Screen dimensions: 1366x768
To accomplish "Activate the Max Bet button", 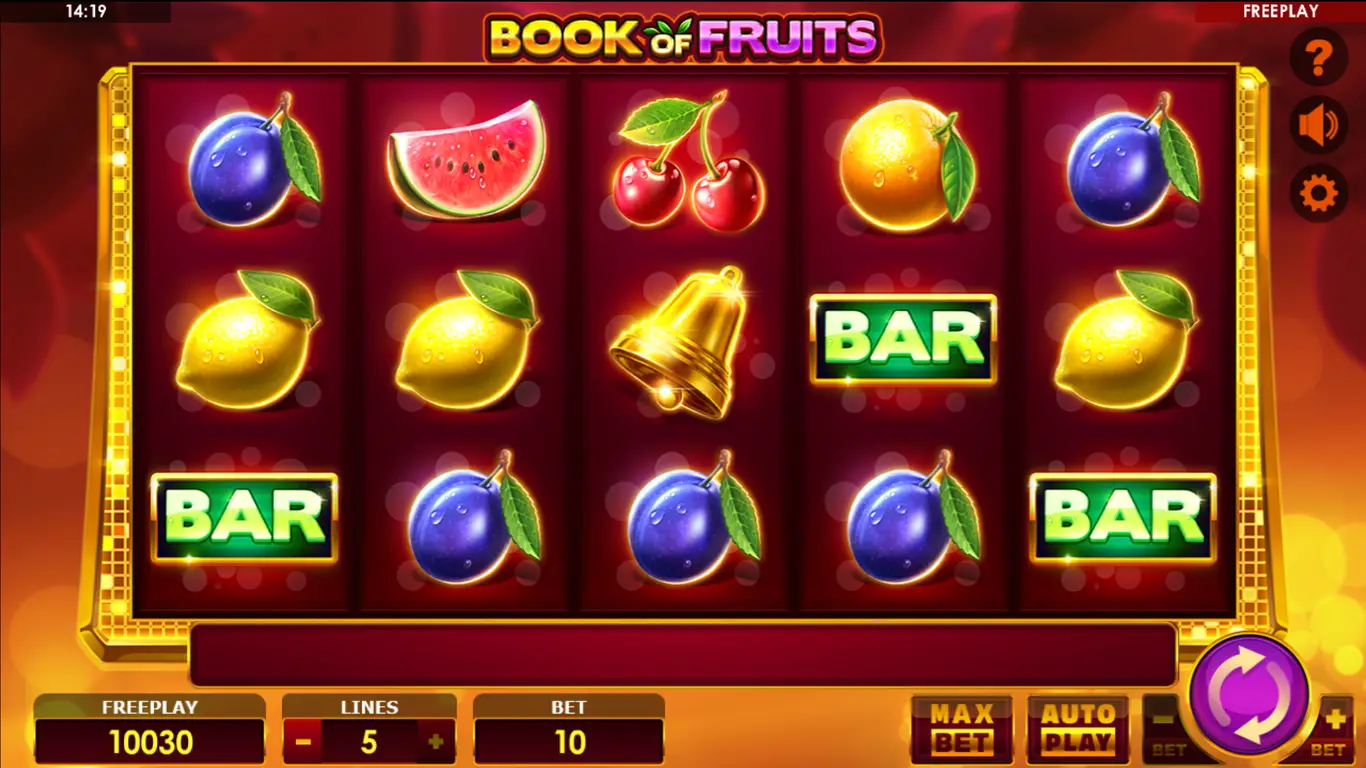I will point(961,729).
